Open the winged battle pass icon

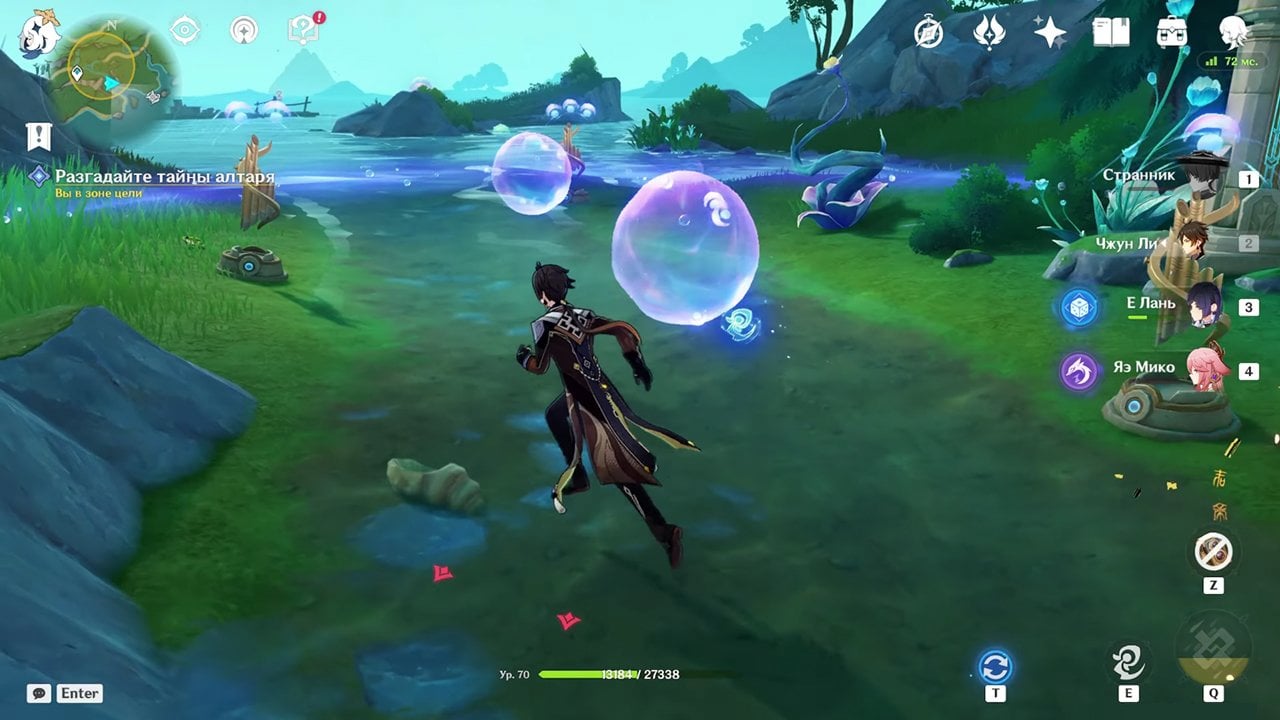tap(989, 33)
